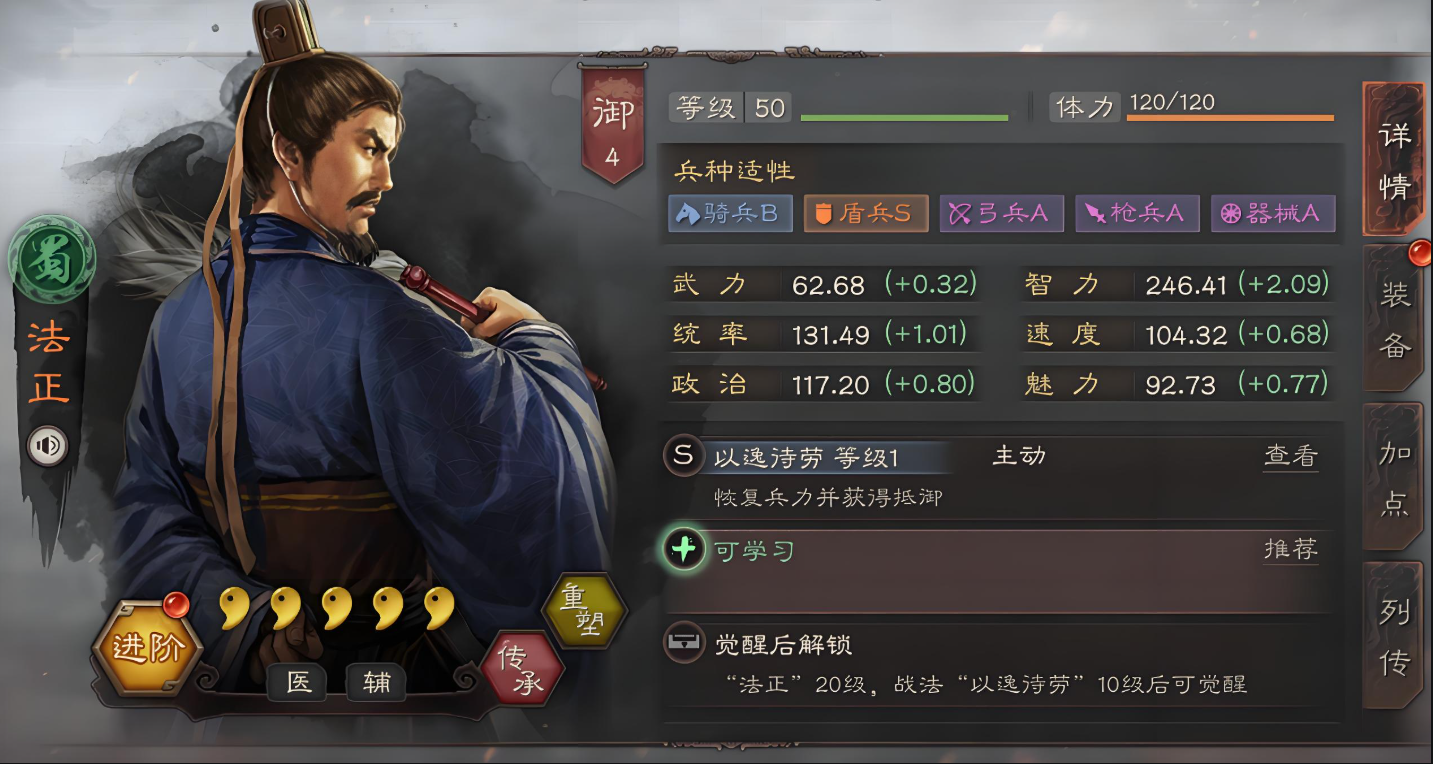
Task: Click the 枪兵A spearman adaptability icon
Action: coord(1137,213)
